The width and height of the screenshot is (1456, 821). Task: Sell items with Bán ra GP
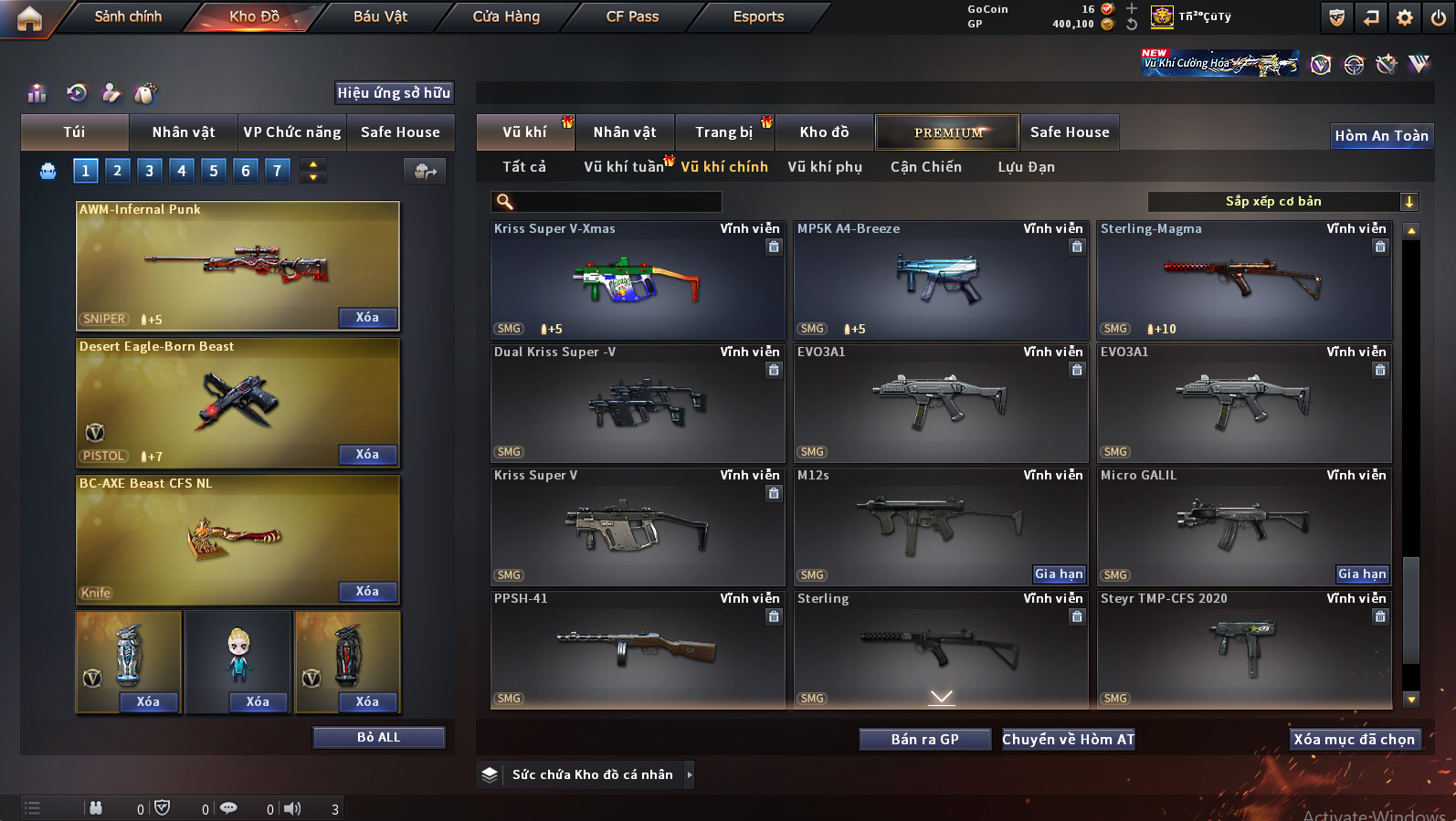point(924,739)
